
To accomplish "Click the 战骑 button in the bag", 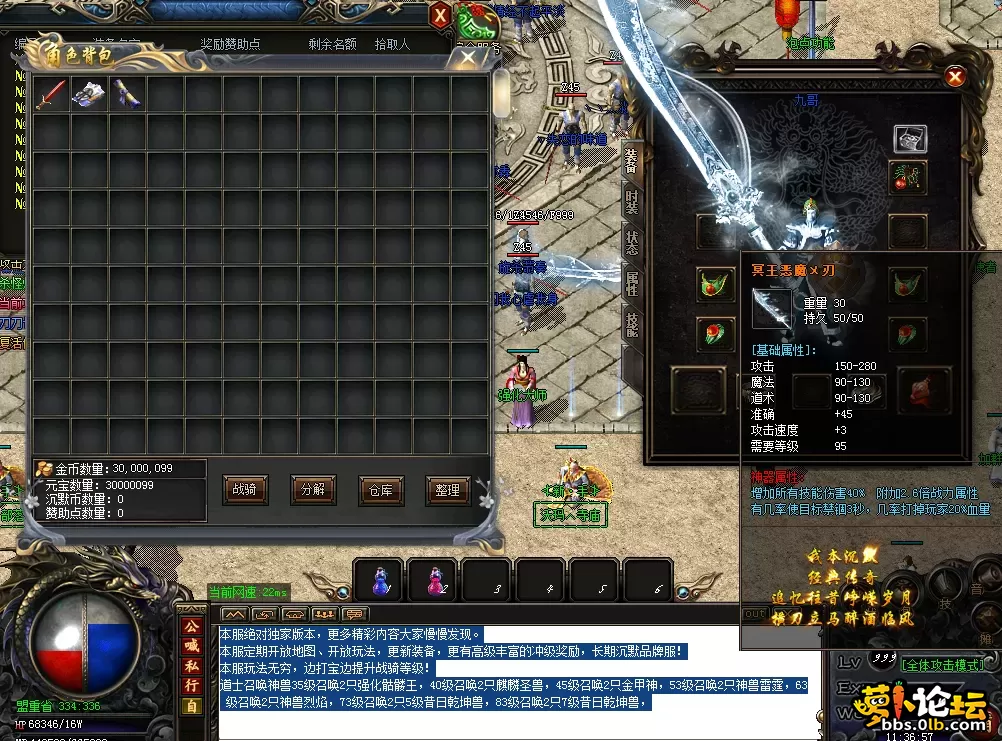I will click(x=244, y=490).
